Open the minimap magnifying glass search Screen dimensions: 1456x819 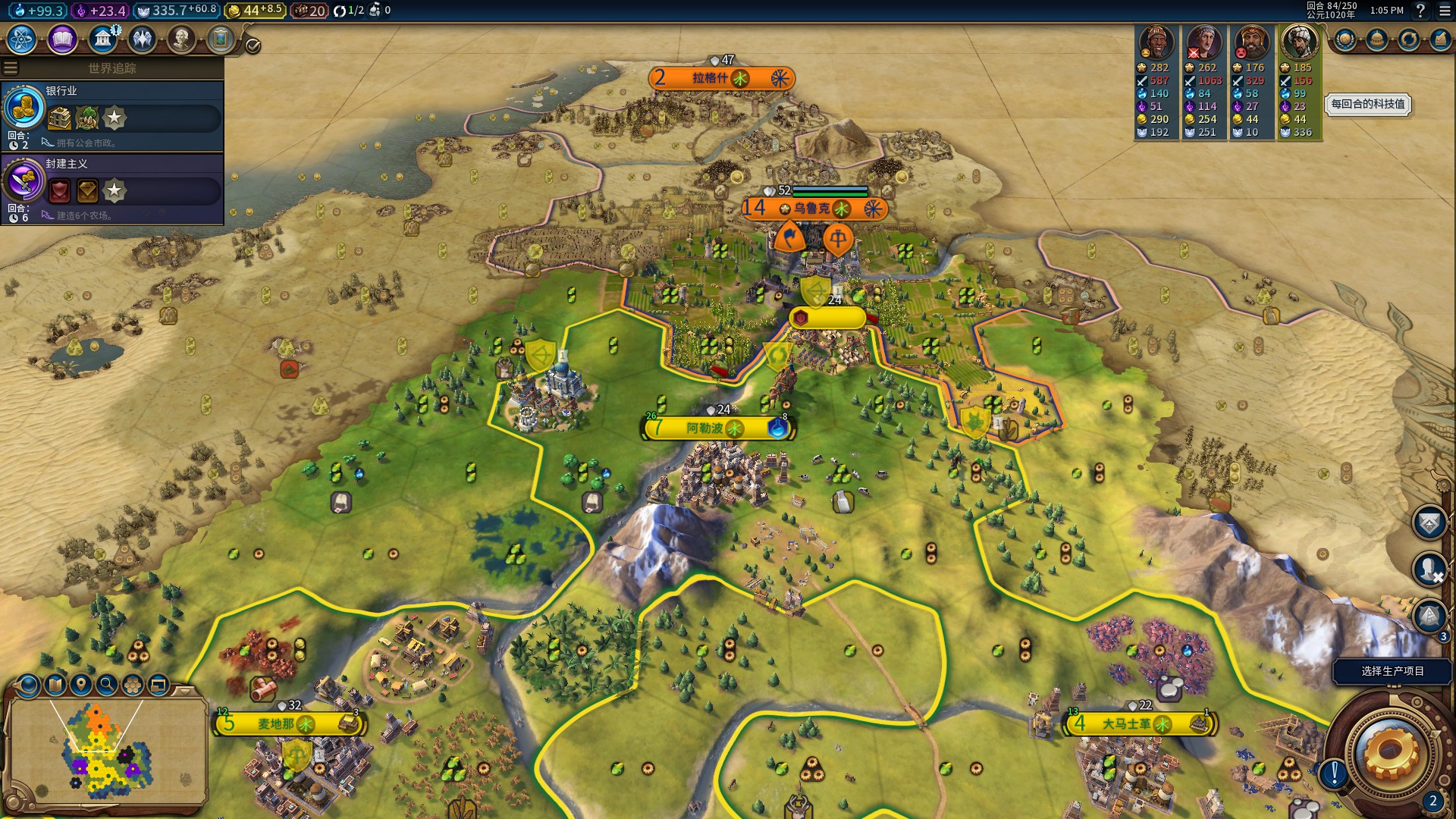(x=107, y=686)
